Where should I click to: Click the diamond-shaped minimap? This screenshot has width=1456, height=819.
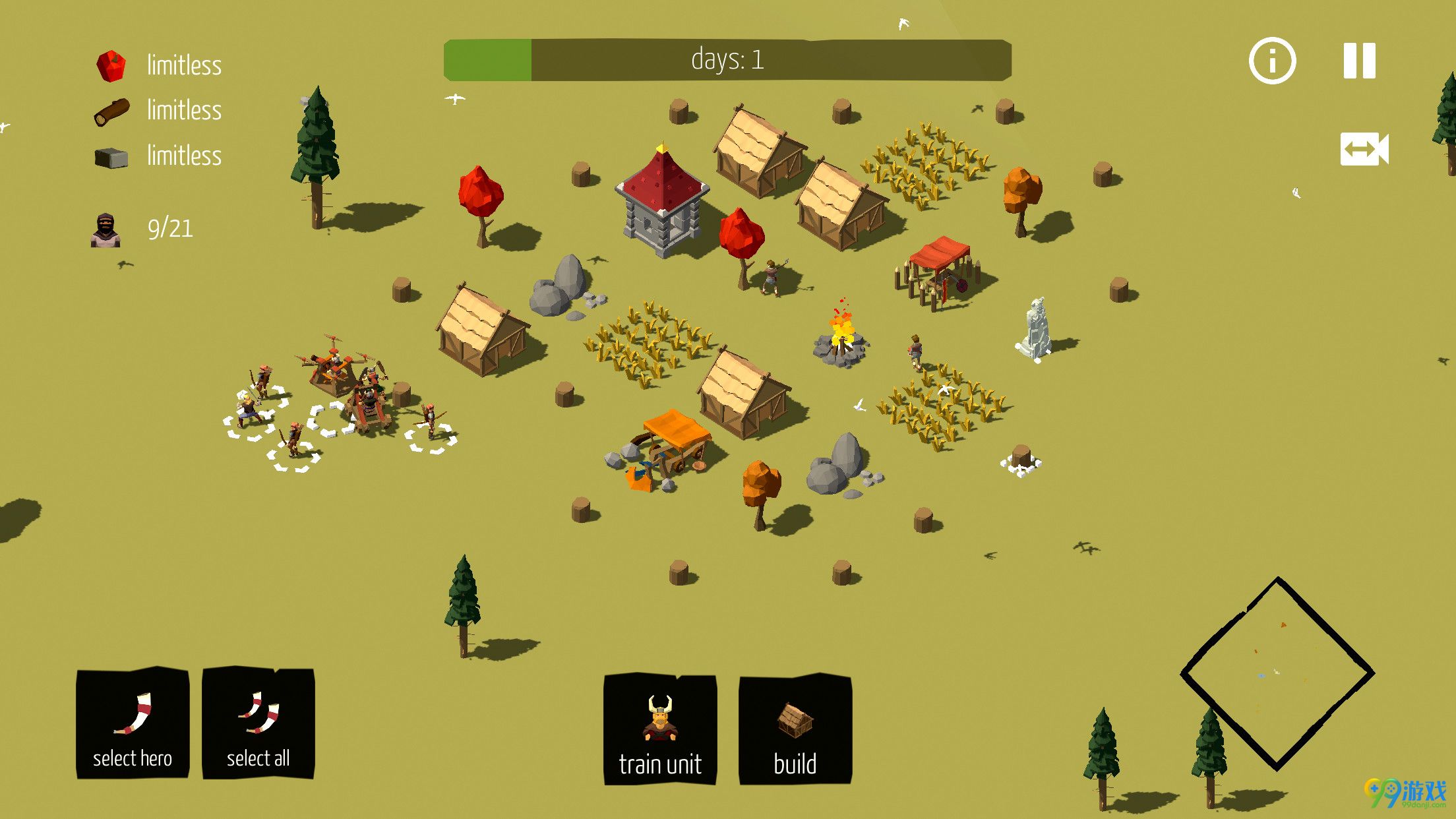coord(1277,673)
